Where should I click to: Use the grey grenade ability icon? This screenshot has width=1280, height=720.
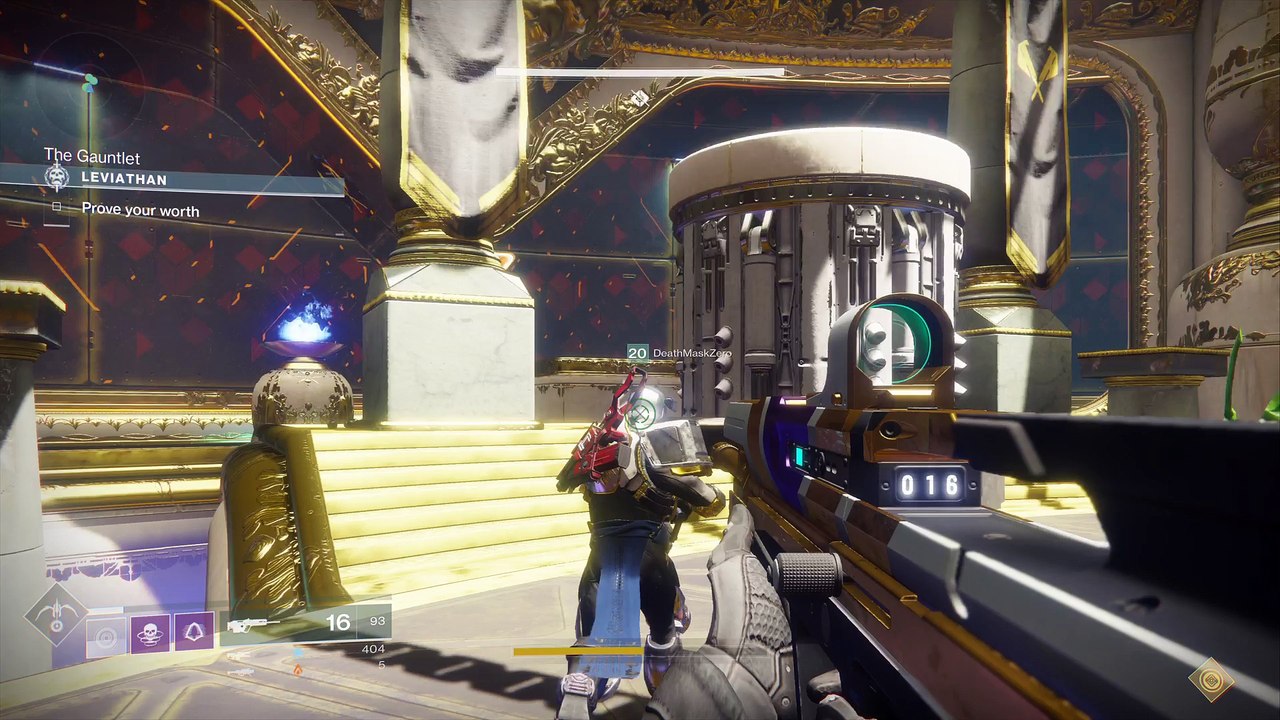tap(106, 634)
